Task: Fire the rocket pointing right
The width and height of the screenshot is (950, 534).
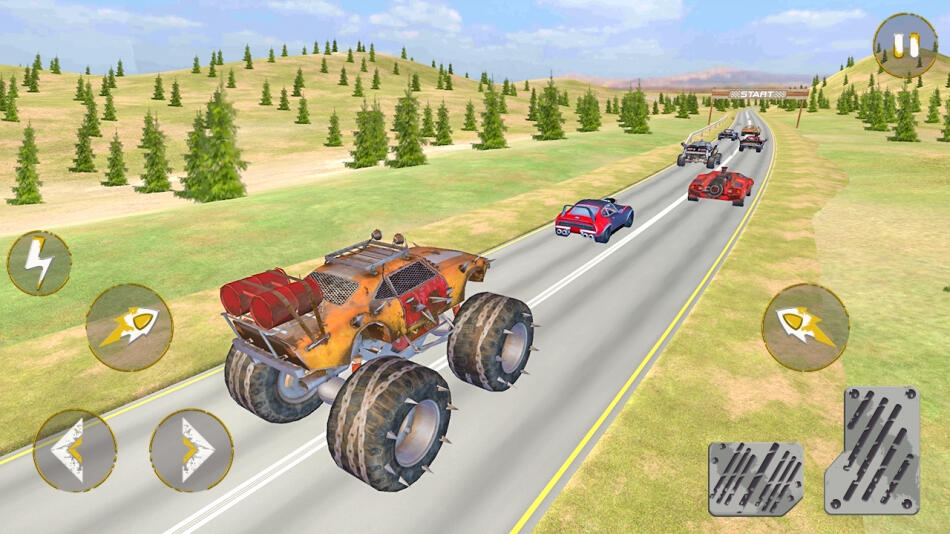Action: pos(129,327)
